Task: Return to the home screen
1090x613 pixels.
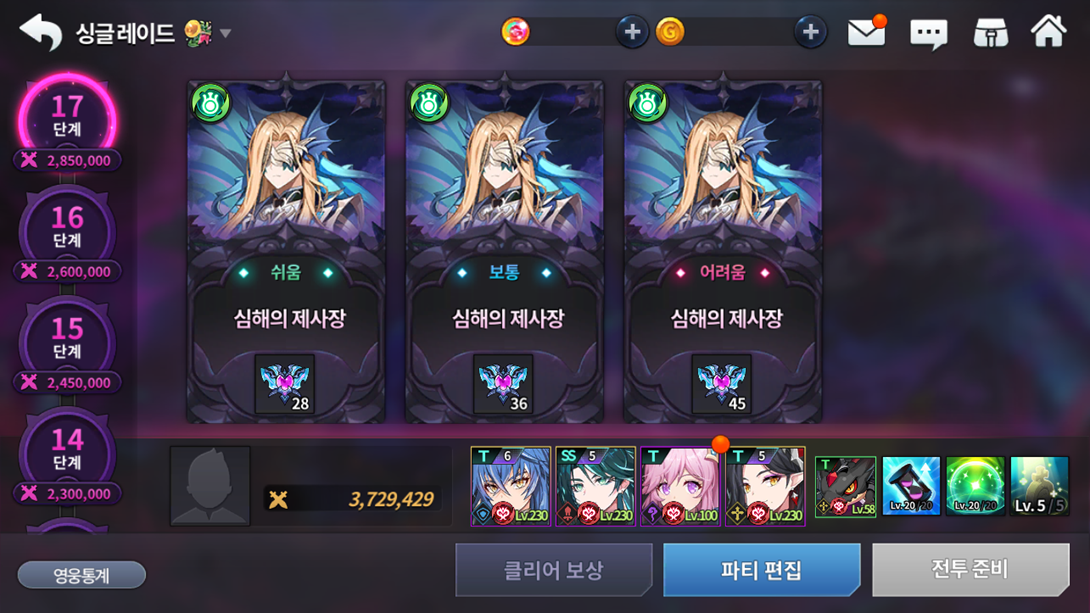Action: click(1048, 32)
